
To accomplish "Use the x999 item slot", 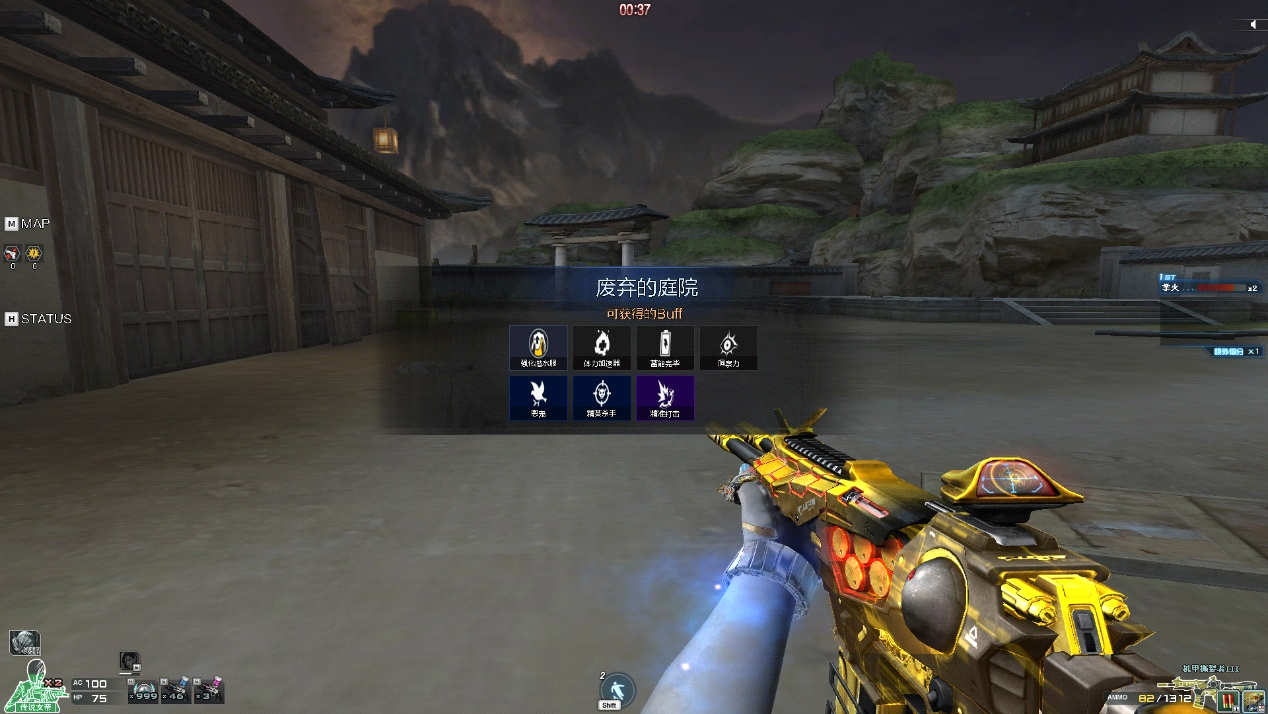I will [145, 691].
